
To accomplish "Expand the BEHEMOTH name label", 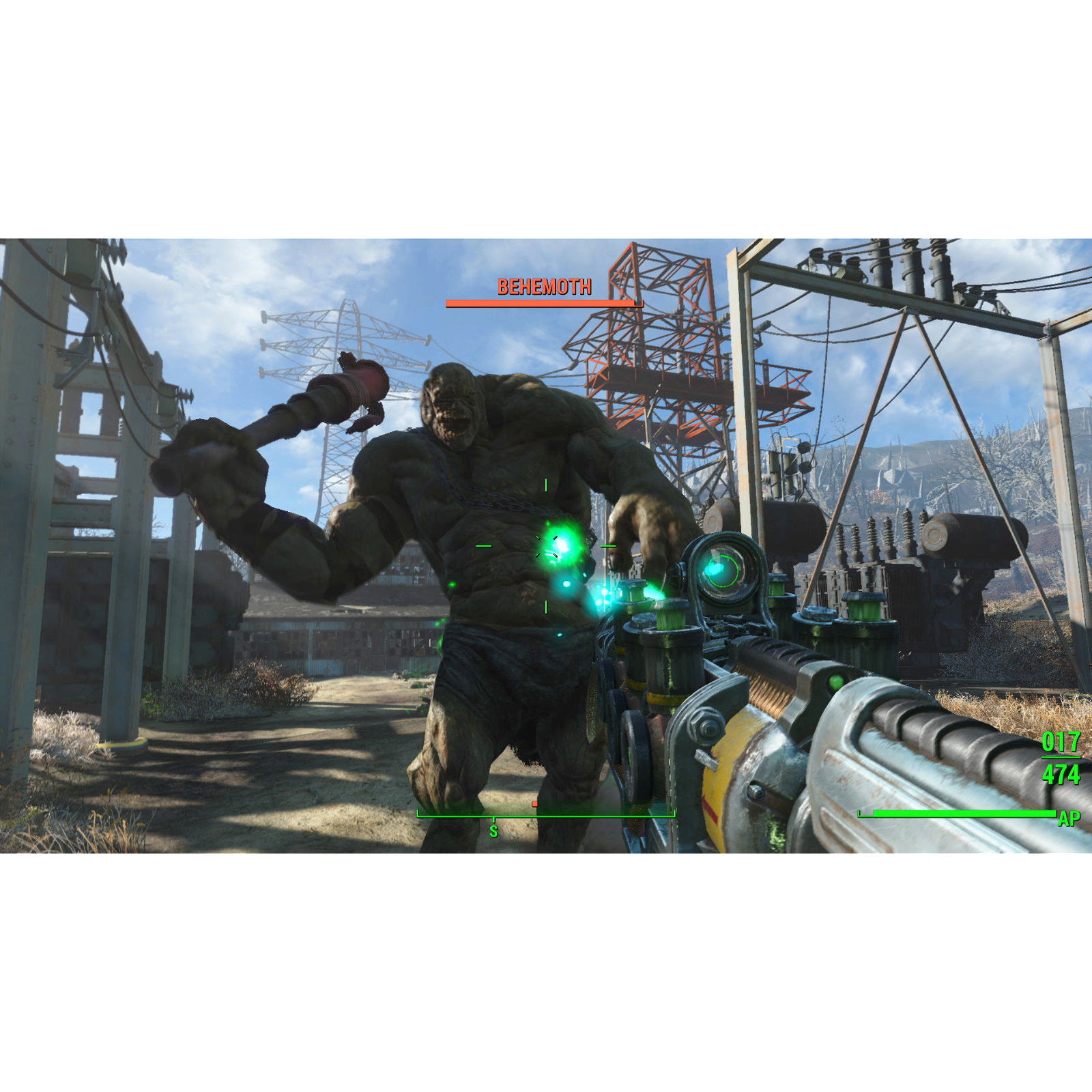I will pyautogui.click(x=544, y=287).
